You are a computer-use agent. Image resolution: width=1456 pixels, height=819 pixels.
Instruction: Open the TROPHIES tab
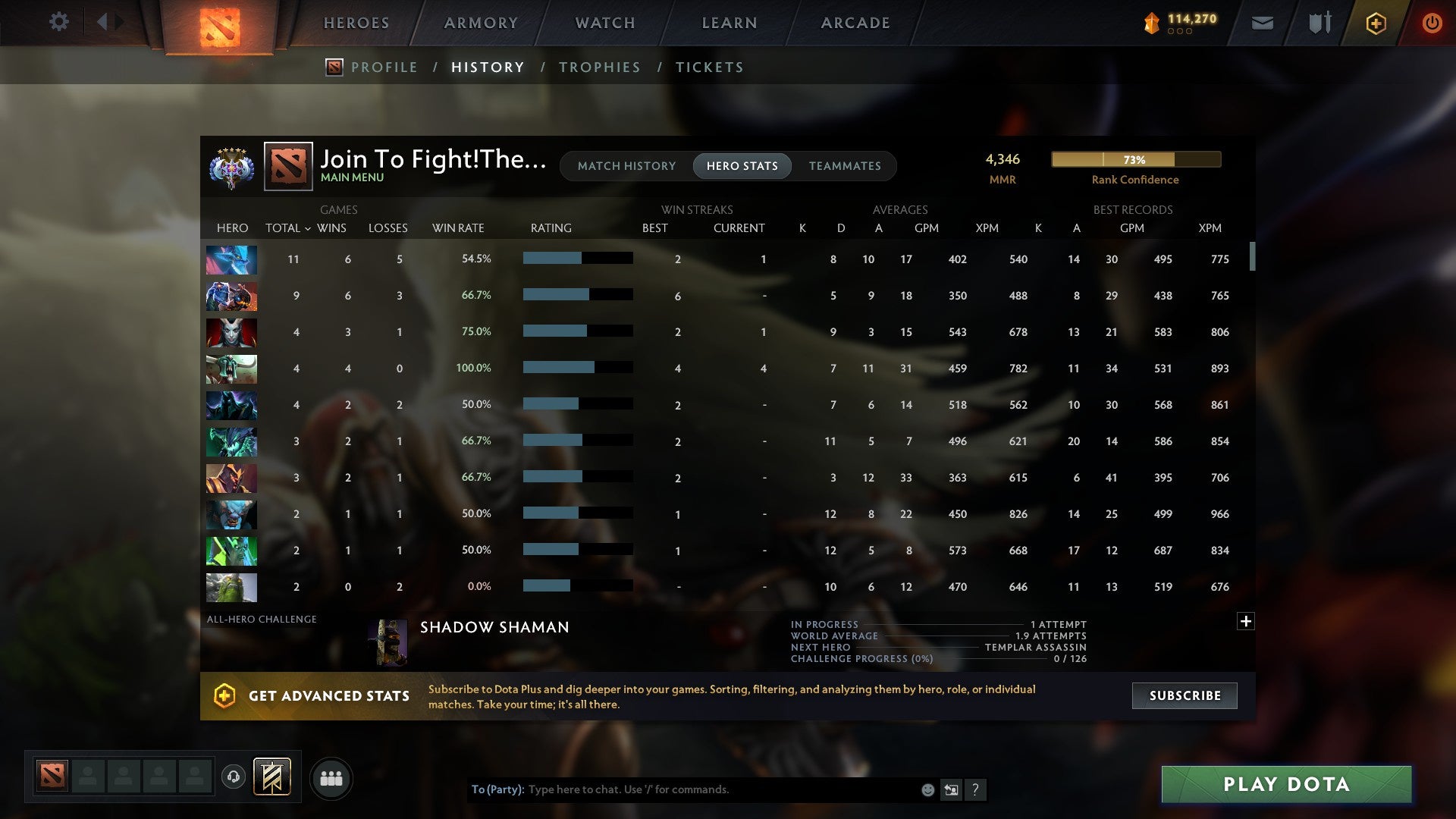pyautogui.click(x=599, y=67)
